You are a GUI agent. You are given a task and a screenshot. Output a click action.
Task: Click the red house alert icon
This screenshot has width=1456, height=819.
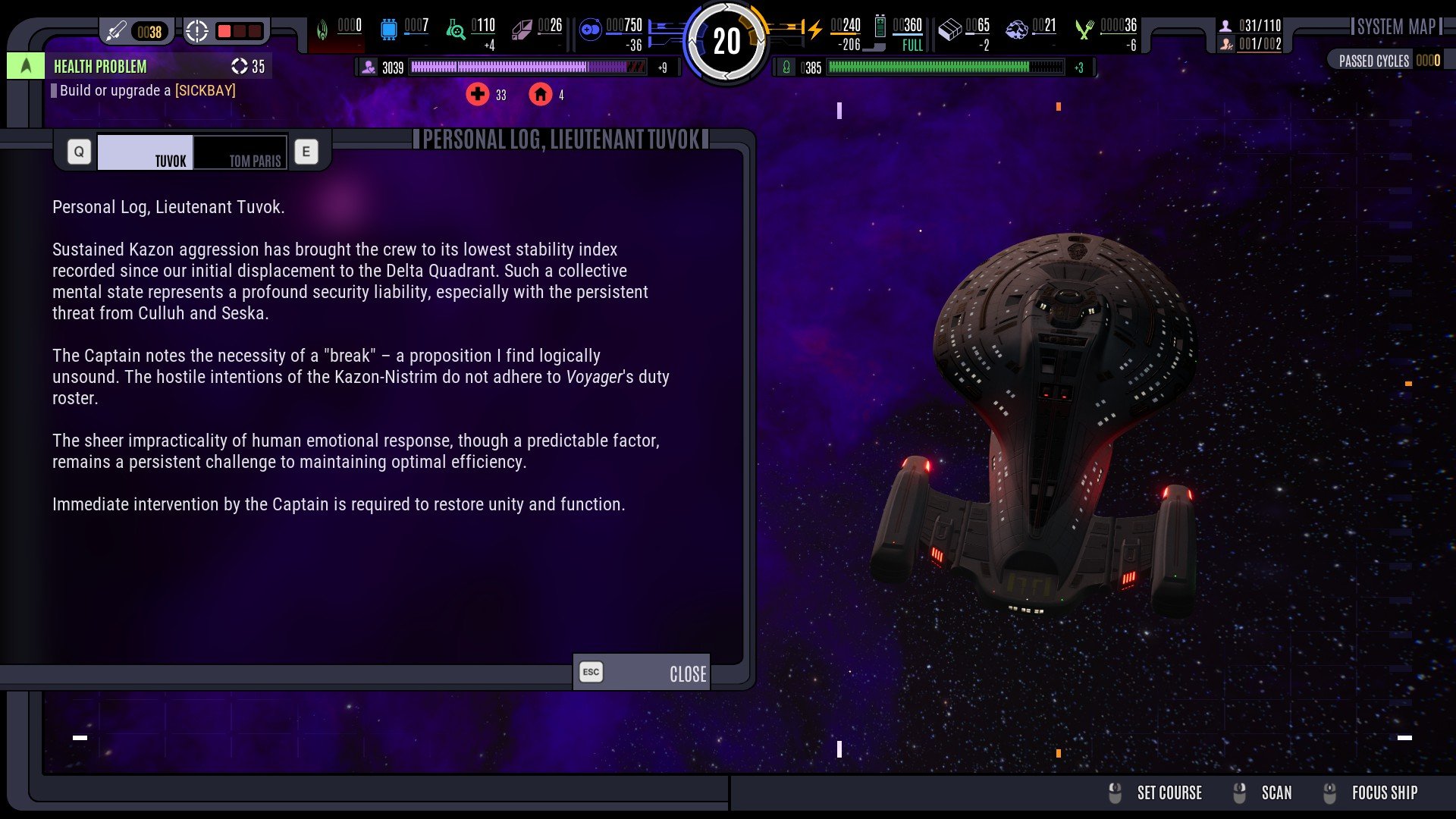click(x=540, y=95)
